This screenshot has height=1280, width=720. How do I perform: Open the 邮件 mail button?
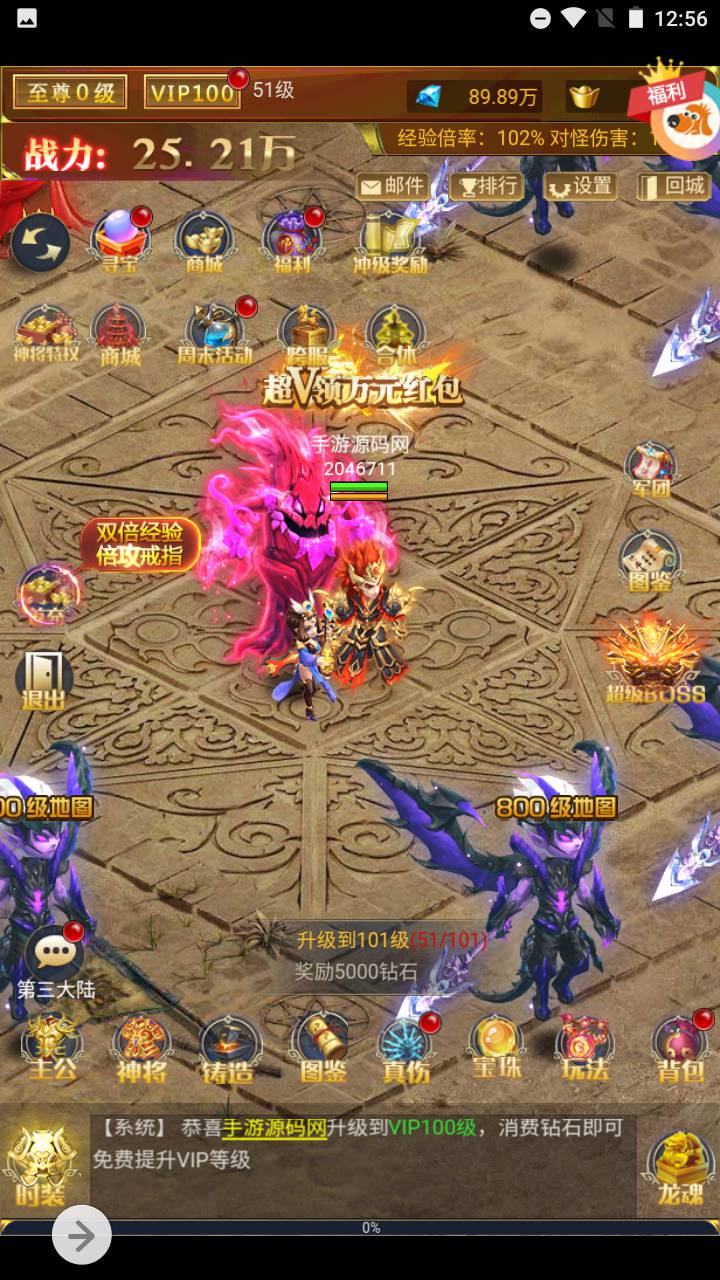393,186
